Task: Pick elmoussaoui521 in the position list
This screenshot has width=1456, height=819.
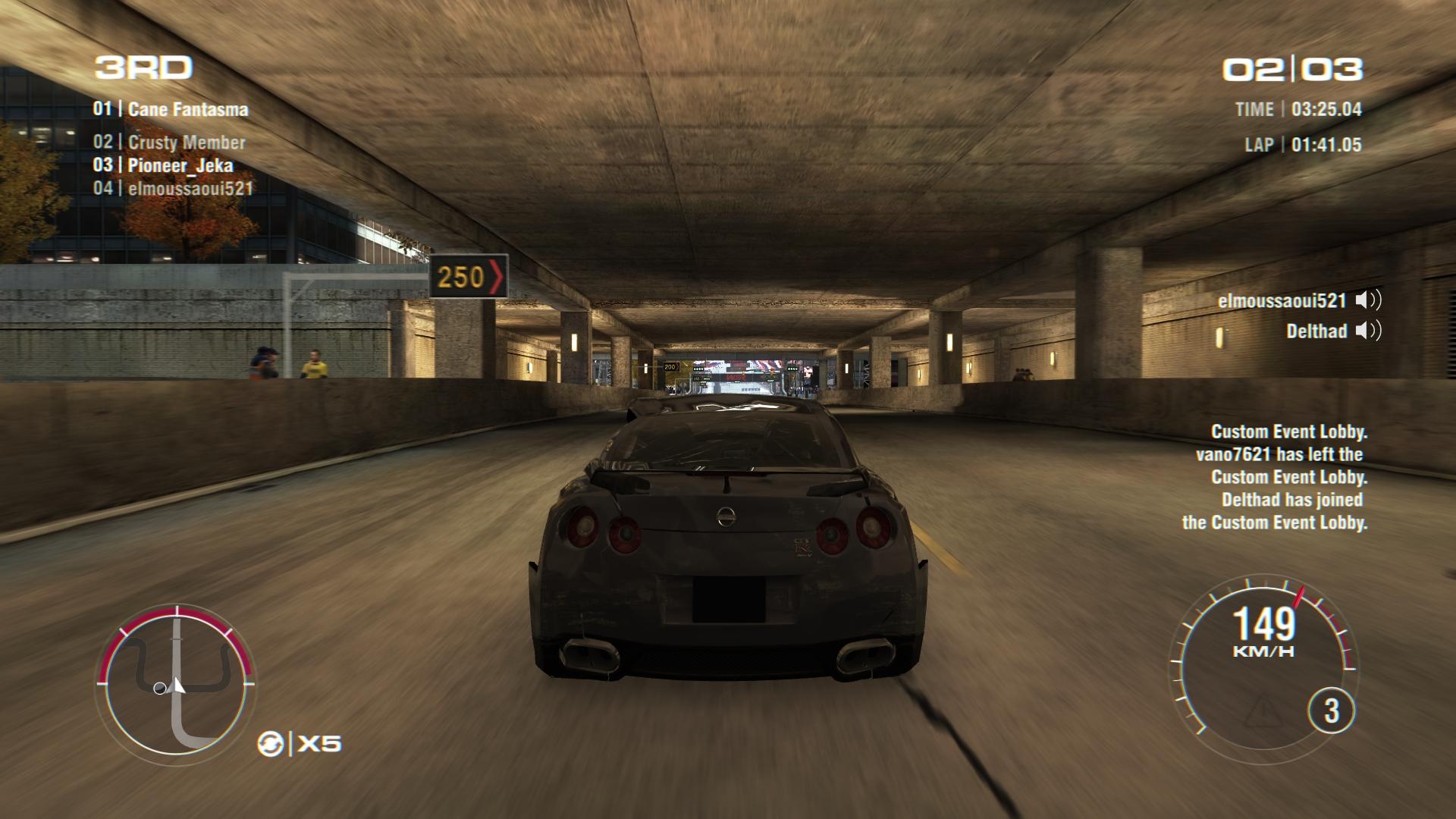Action: (x=174, y=189)
